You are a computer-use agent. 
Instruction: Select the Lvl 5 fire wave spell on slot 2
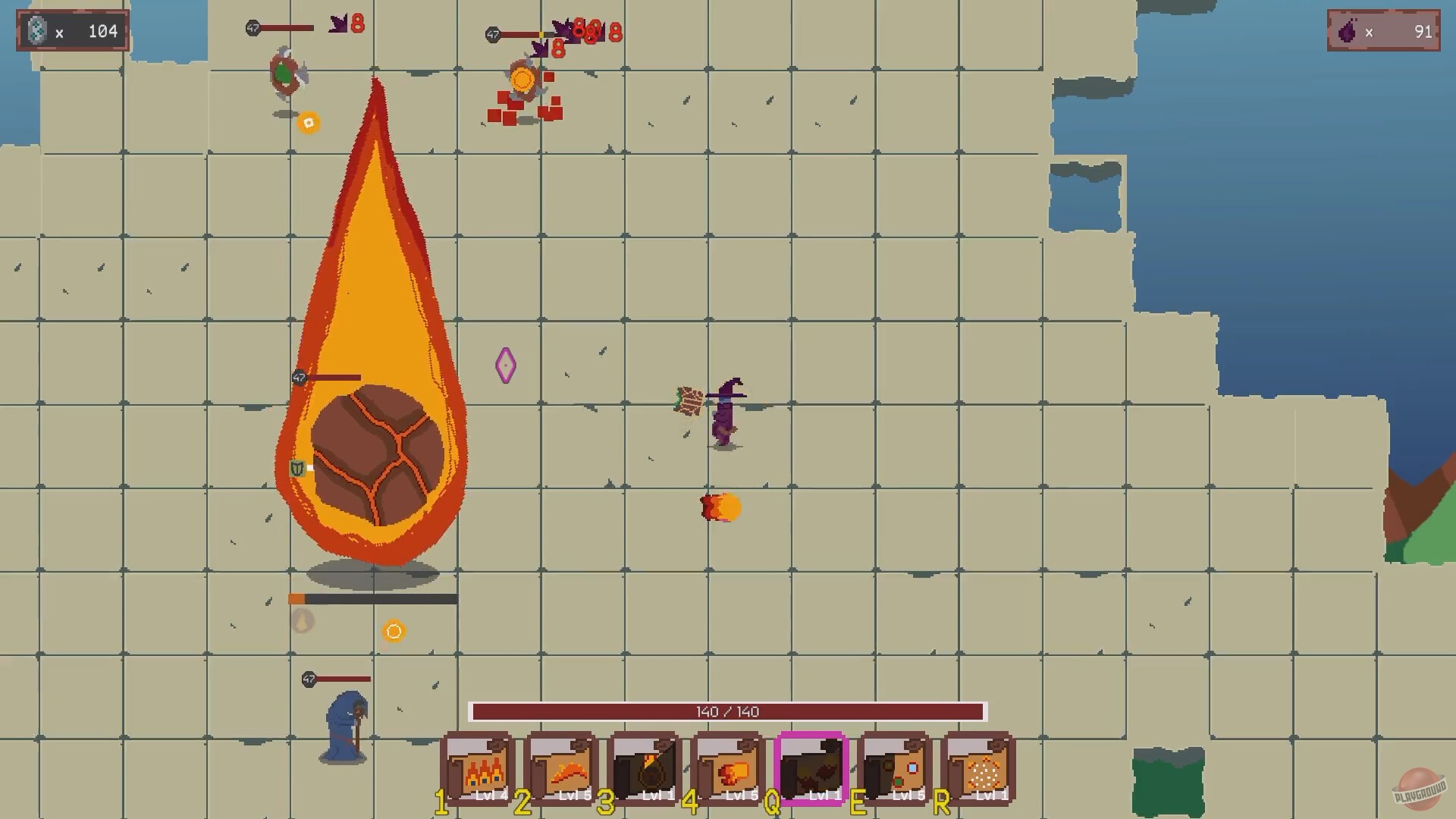(562, 768)
